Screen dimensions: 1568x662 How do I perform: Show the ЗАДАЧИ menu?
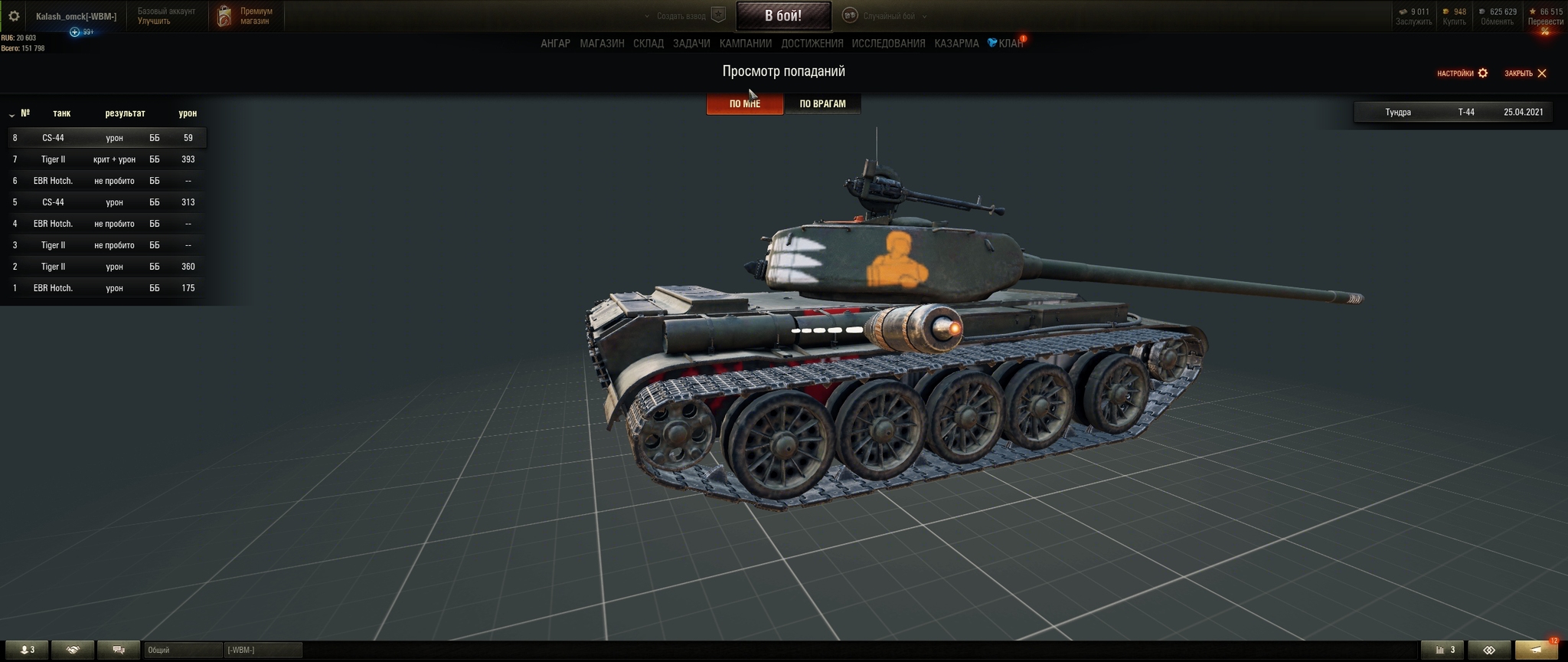[691, 44]
